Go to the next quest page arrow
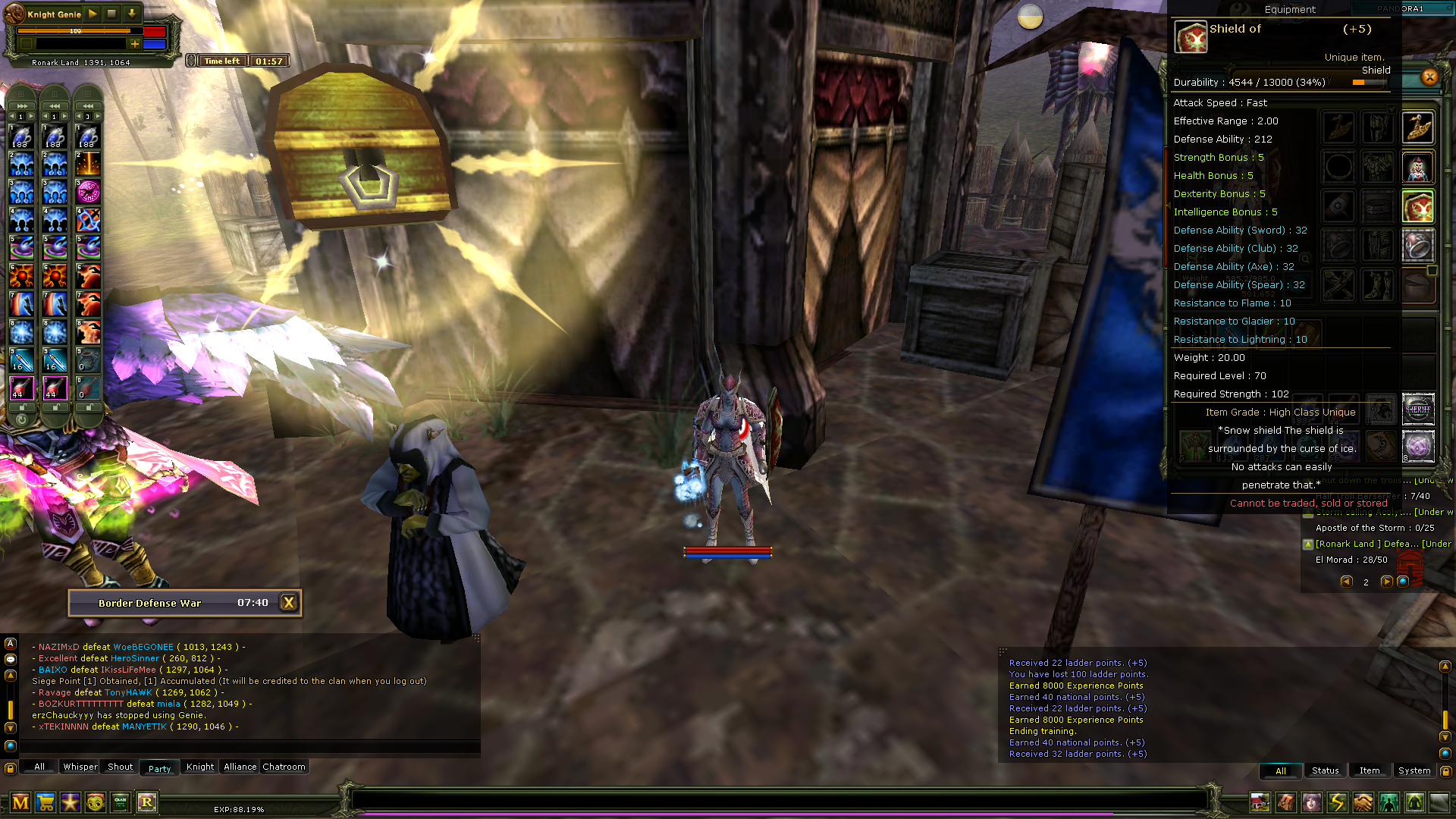Viewport: 1456px width, 819px height. tap(1387, 582)
